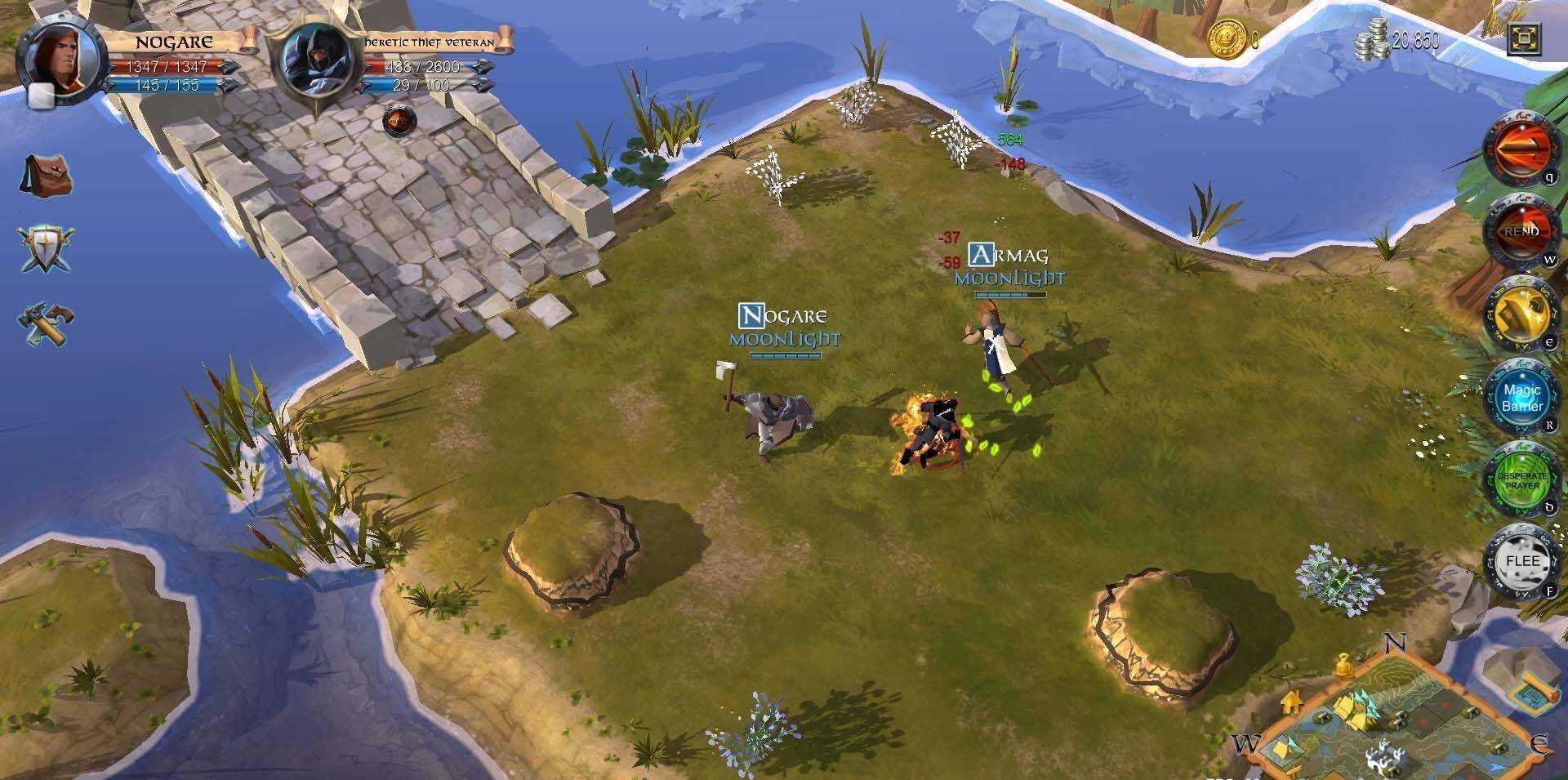Open the shield and crossed swords menu

tap(46, 247)
